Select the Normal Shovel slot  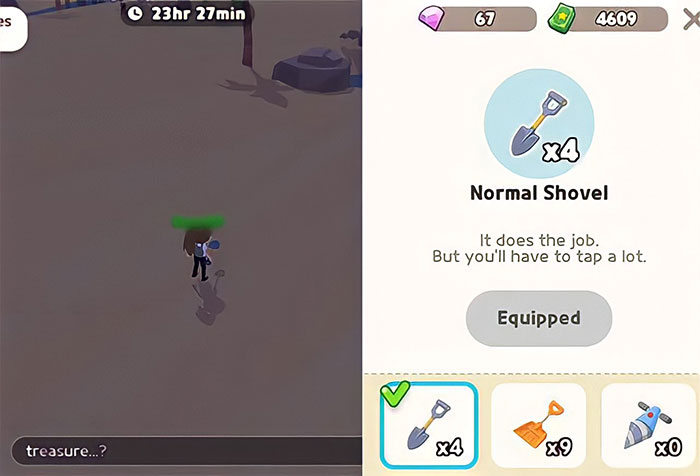click(x=429, y=426)
